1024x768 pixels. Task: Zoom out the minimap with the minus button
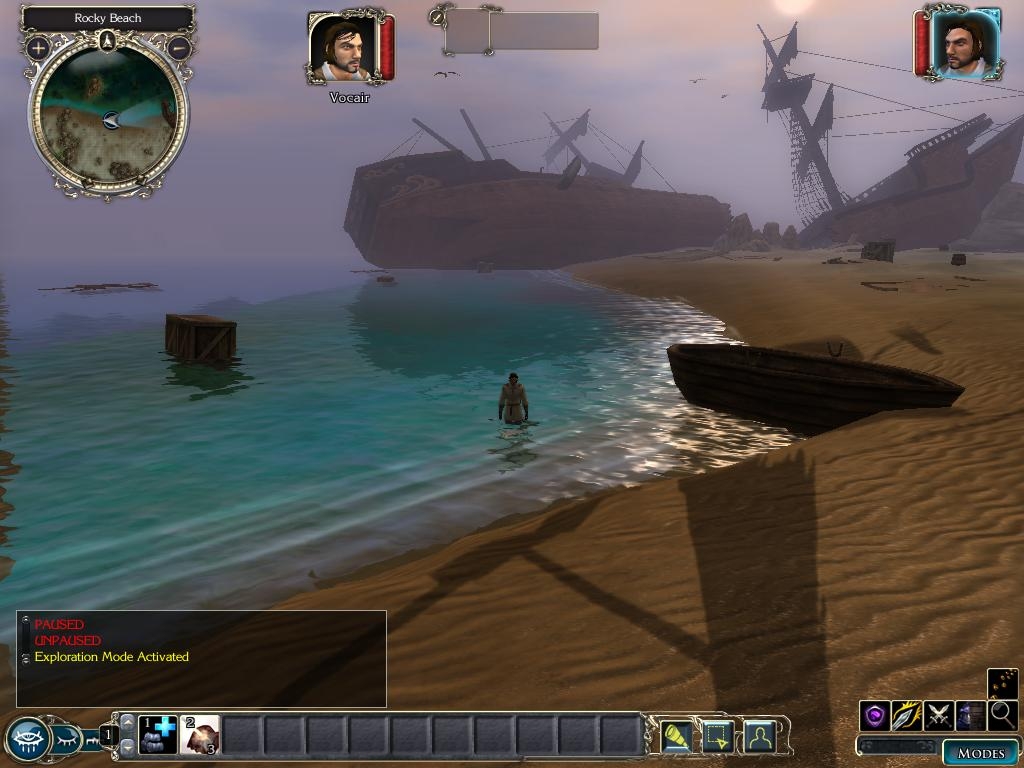tap(179, 47)
